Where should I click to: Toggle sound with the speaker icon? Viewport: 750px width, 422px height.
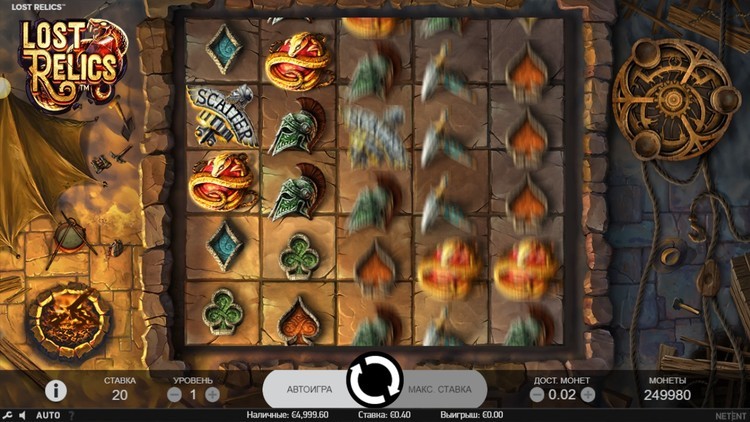(x=22, y=415)
